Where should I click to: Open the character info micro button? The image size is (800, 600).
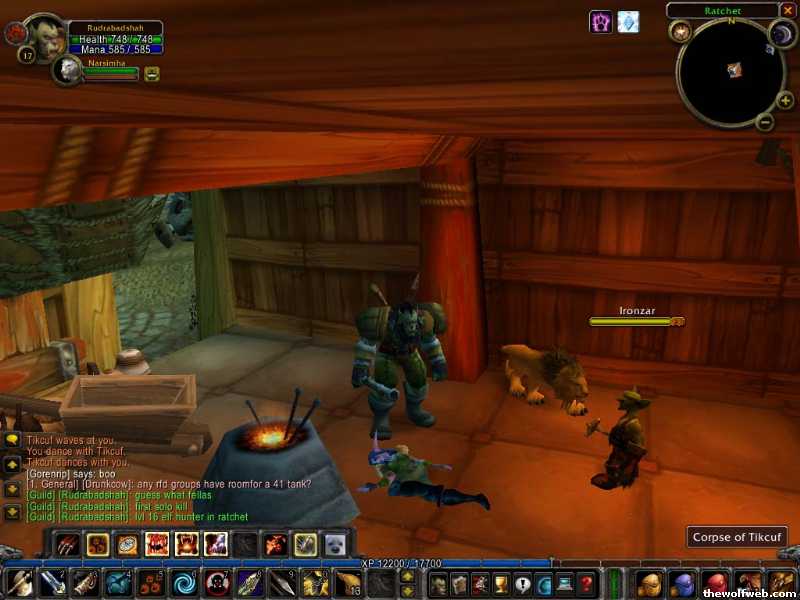[x=436, y=584]
